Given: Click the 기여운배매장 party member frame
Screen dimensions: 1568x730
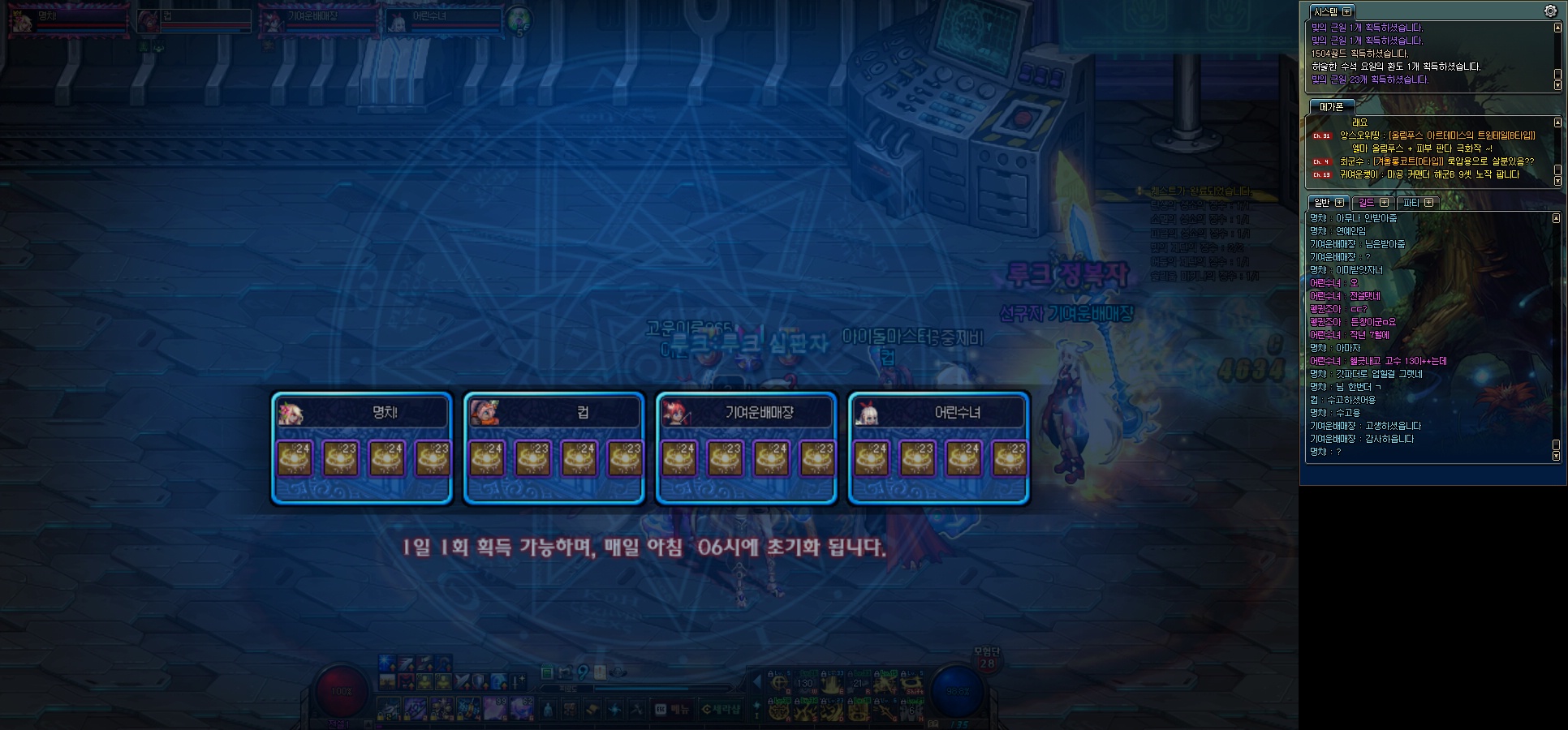Looking at the screenshot, I should [x=318, y=20].
